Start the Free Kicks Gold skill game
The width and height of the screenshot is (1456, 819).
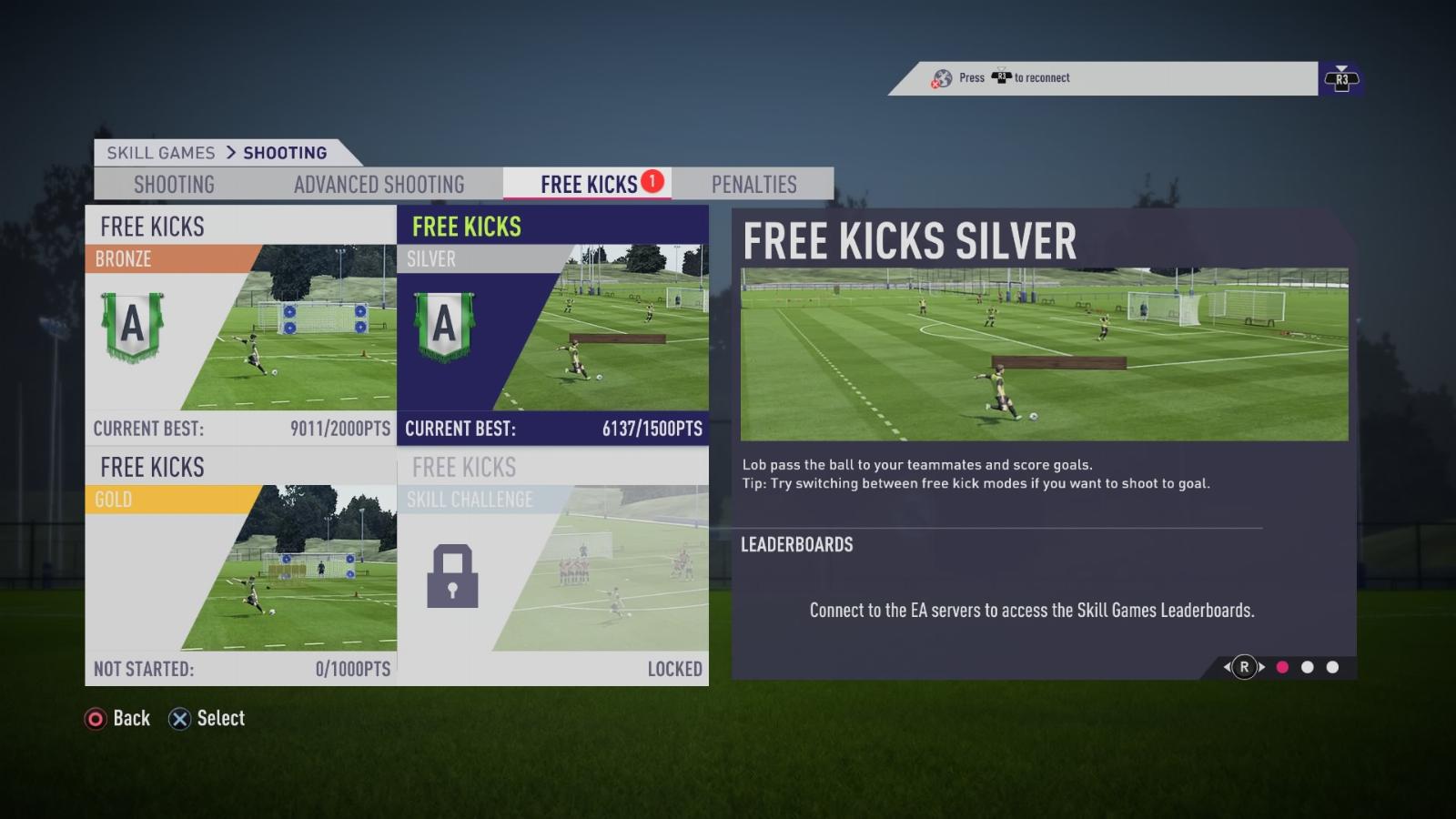click(x=240, y=566)
